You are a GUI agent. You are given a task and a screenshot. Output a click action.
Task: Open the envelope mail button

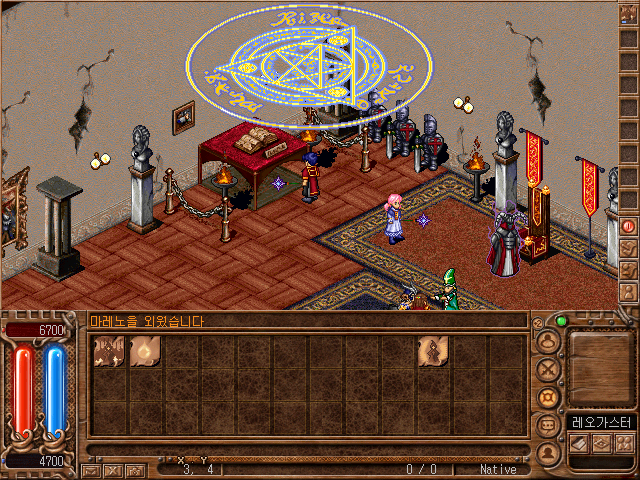(91, 470)
